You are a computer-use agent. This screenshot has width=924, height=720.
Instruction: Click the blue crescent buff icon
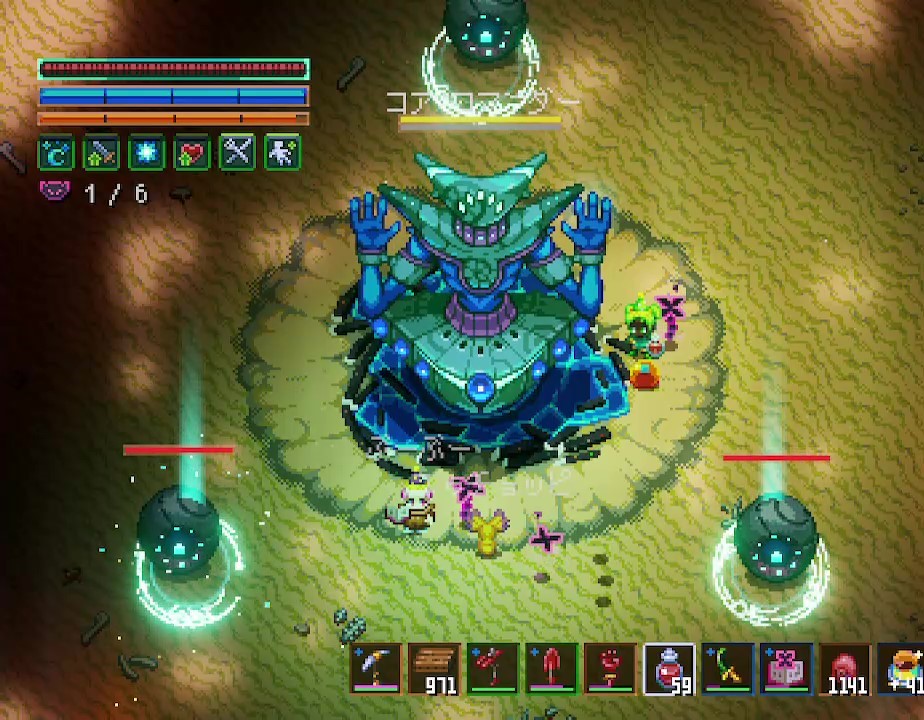coord(56,153)
